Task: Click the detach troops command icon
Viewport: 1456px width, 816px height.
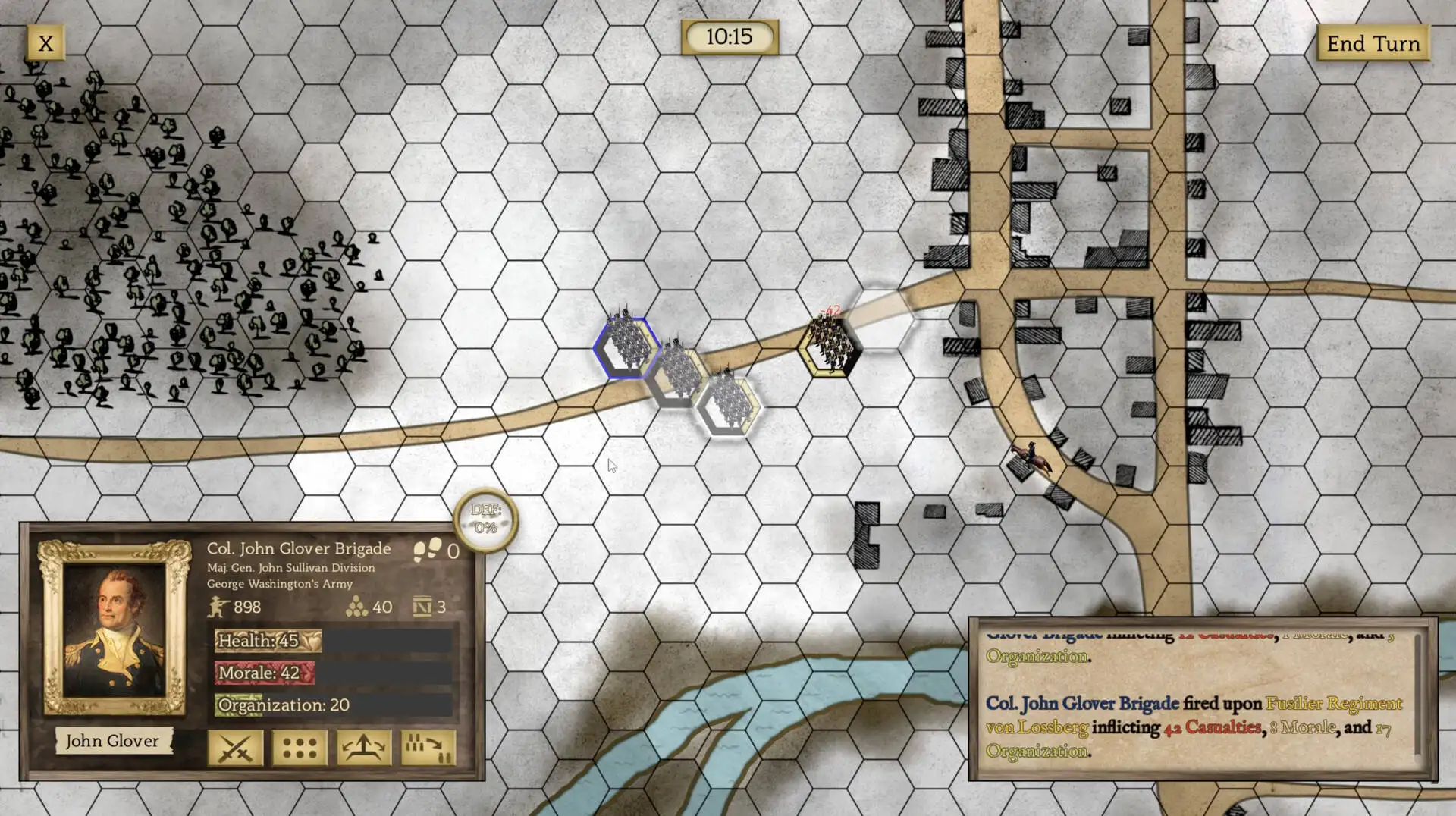Action: [428, 749]
